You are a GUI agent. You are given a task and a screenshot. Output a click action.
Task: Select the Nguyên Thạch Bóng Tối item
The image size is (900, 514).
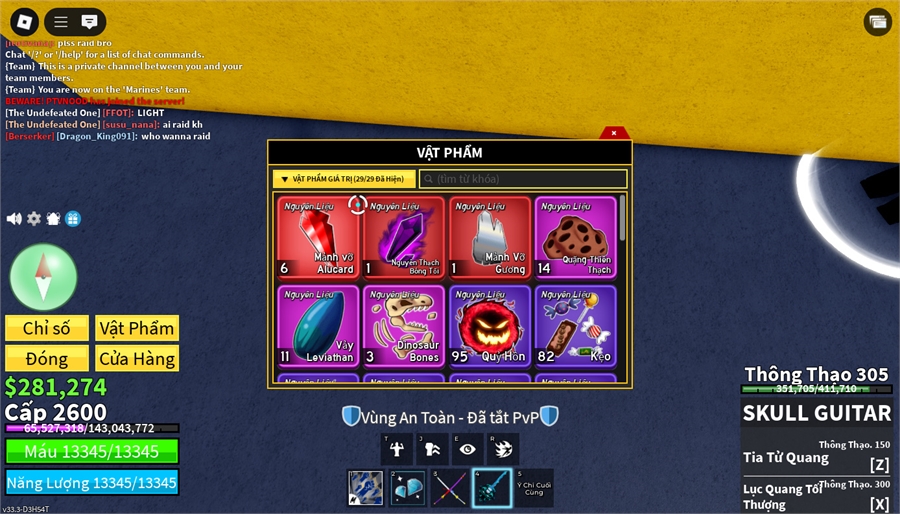404,237
